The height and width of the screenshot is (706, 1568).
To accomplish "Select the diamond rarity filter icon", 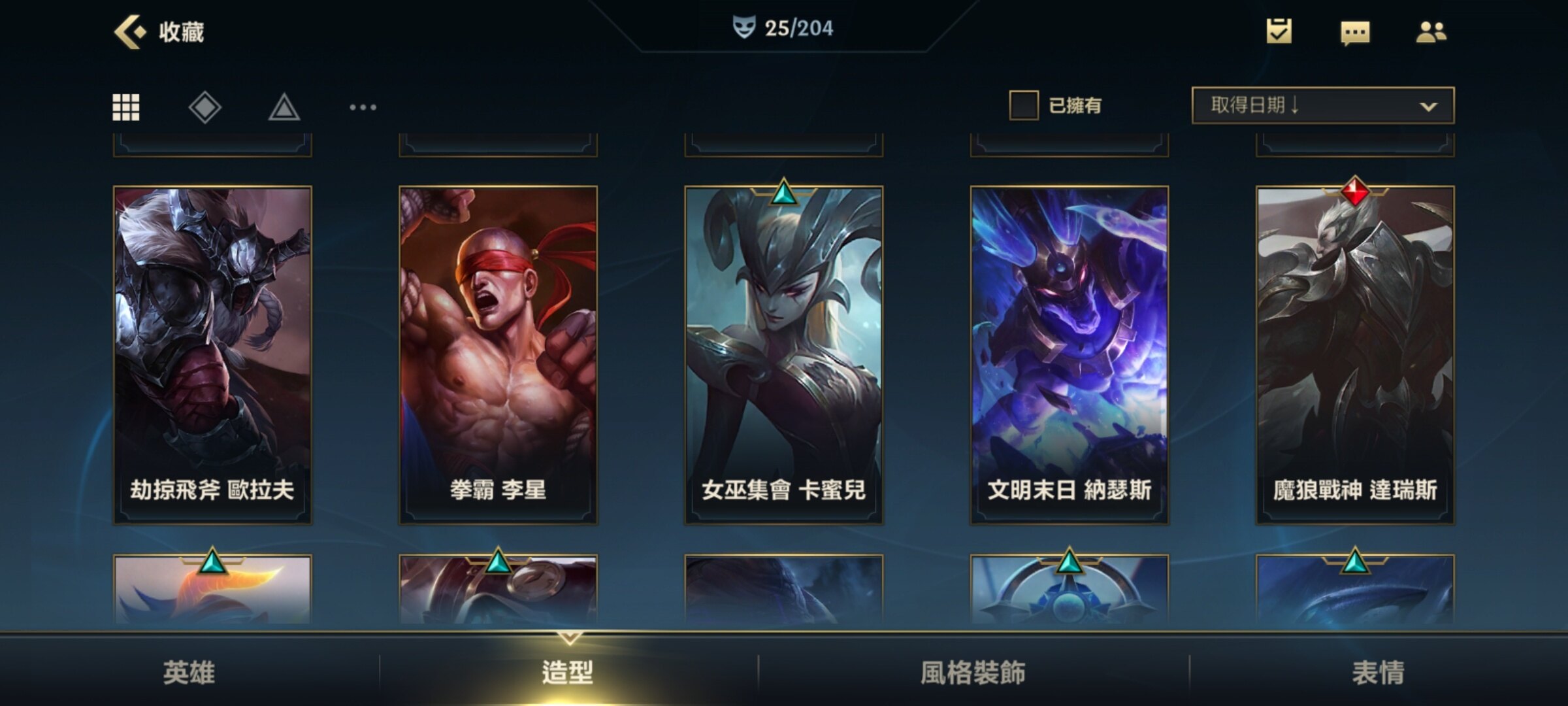I will 205,107.
